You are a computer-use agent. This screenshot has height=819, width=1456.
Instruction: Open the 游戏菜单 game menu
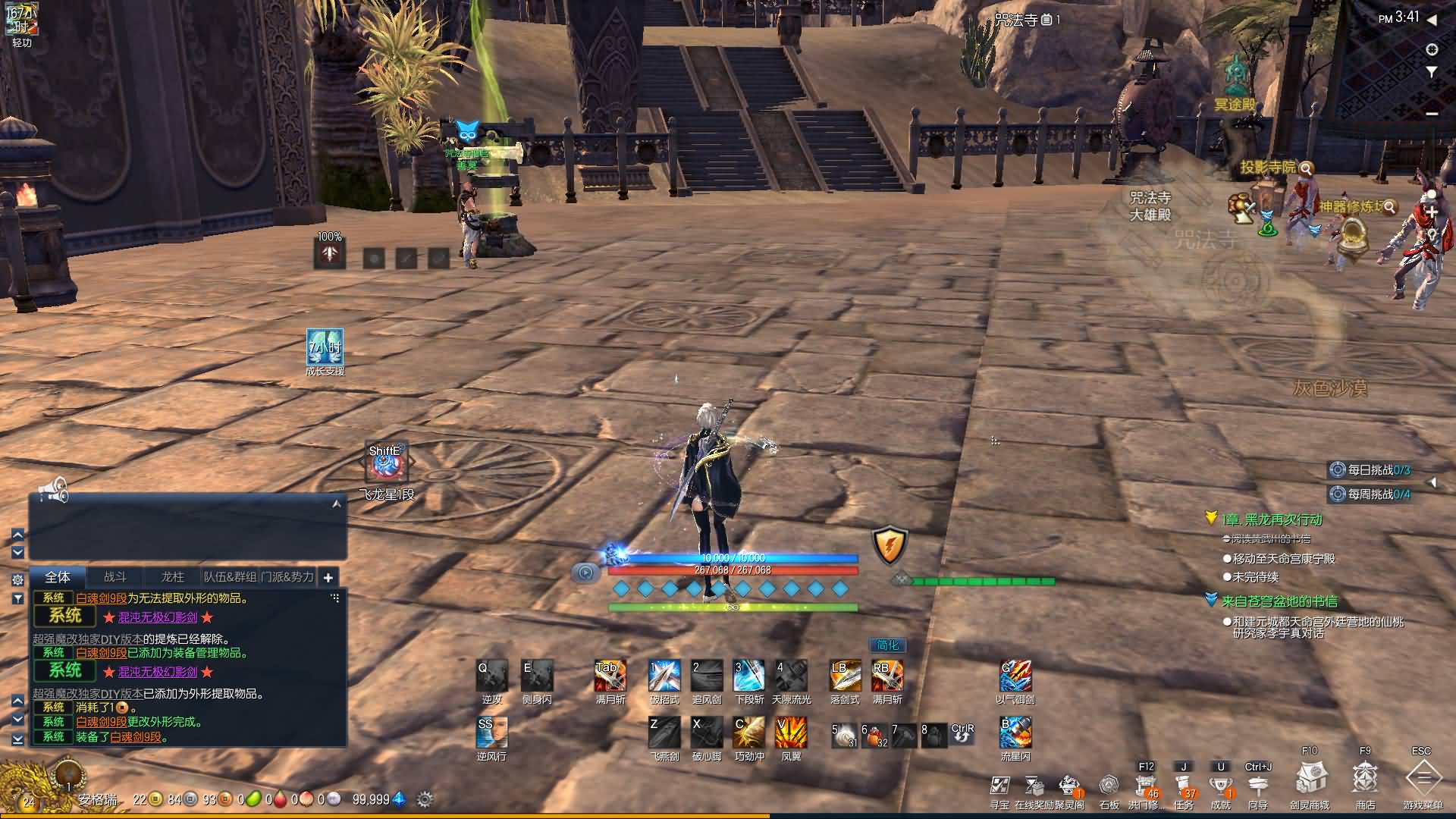1423,779
